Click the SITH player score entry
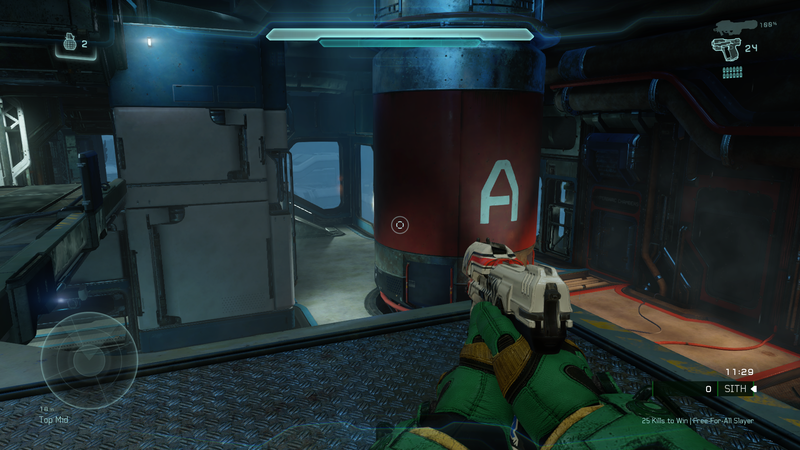 coord(737,389)
